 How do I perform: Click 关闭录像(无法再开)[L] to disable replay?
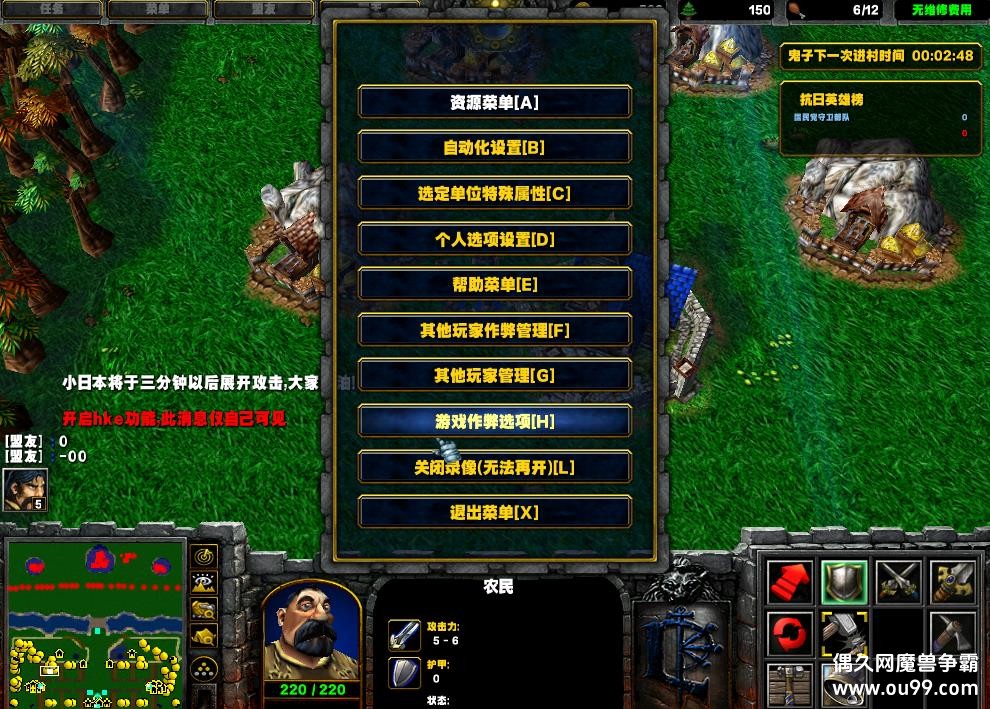coord(494,467)
